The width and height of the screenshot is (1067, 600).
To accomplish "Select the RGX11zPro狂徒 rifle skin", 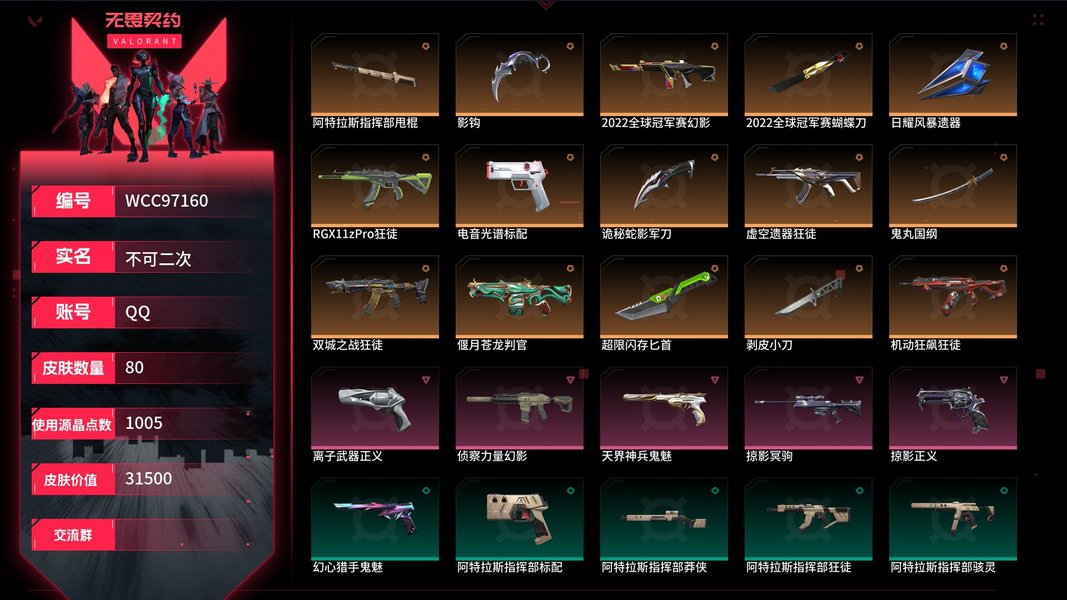I will (x=375, y=186).
